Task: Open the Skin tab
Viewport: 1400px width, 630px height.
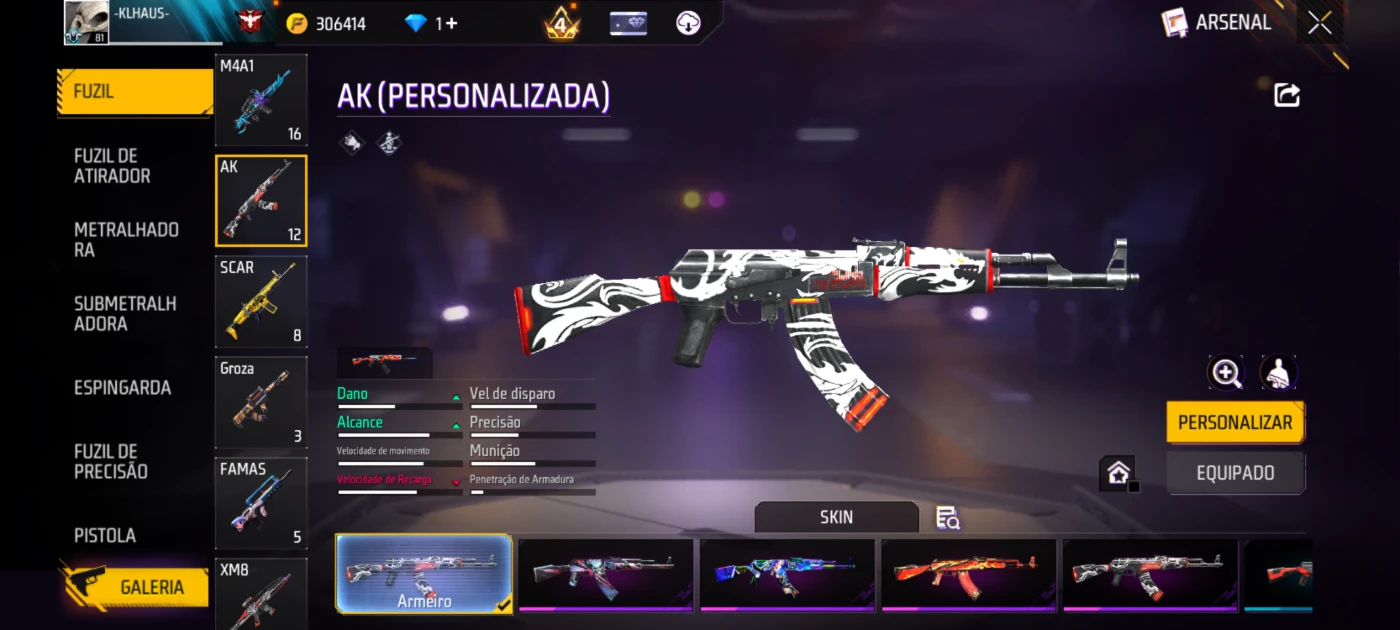Action: 836,517
